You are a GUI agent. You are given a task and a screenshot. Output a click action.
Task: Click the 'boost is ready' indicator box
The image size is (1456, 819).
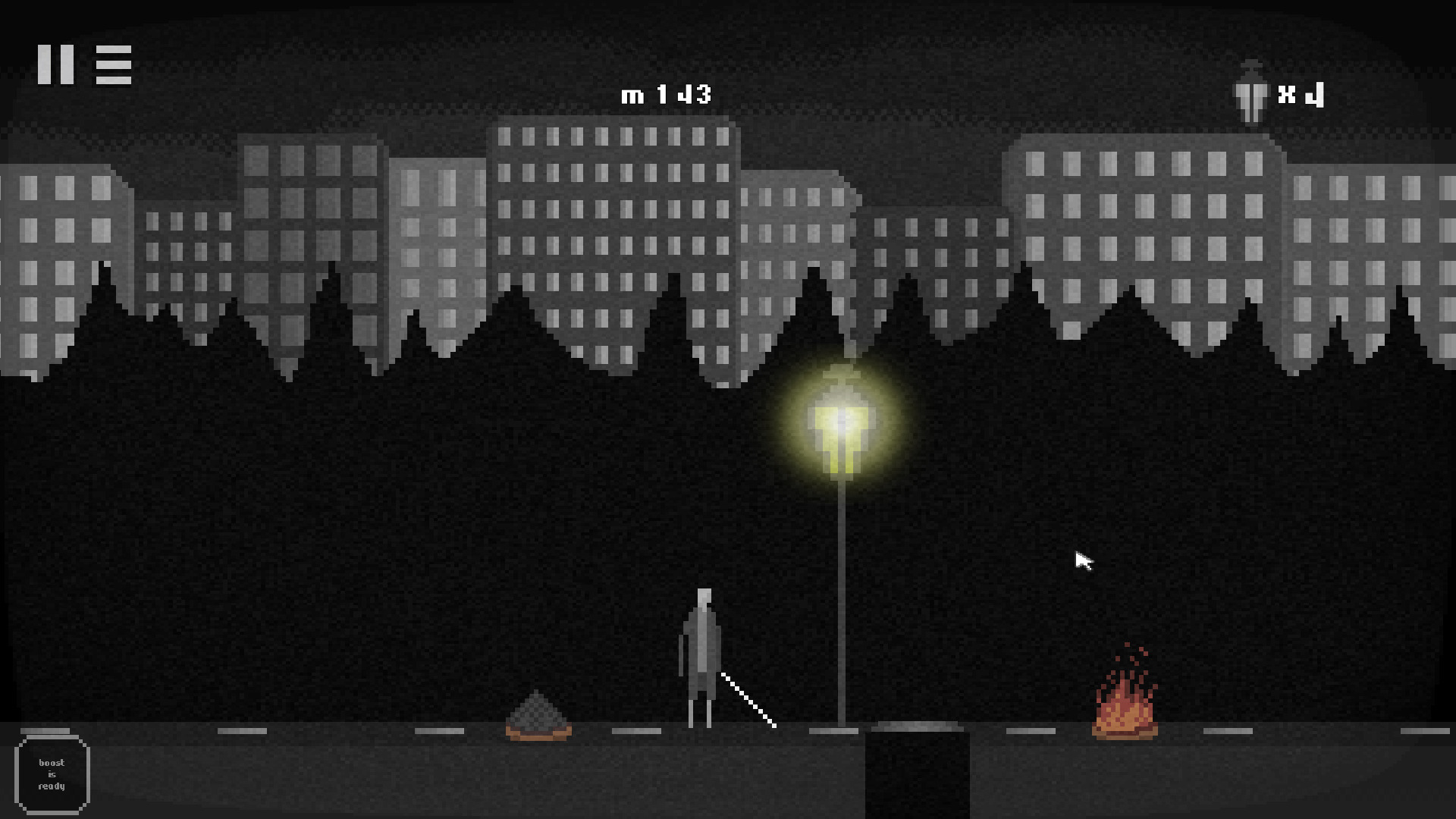(53, 773)
